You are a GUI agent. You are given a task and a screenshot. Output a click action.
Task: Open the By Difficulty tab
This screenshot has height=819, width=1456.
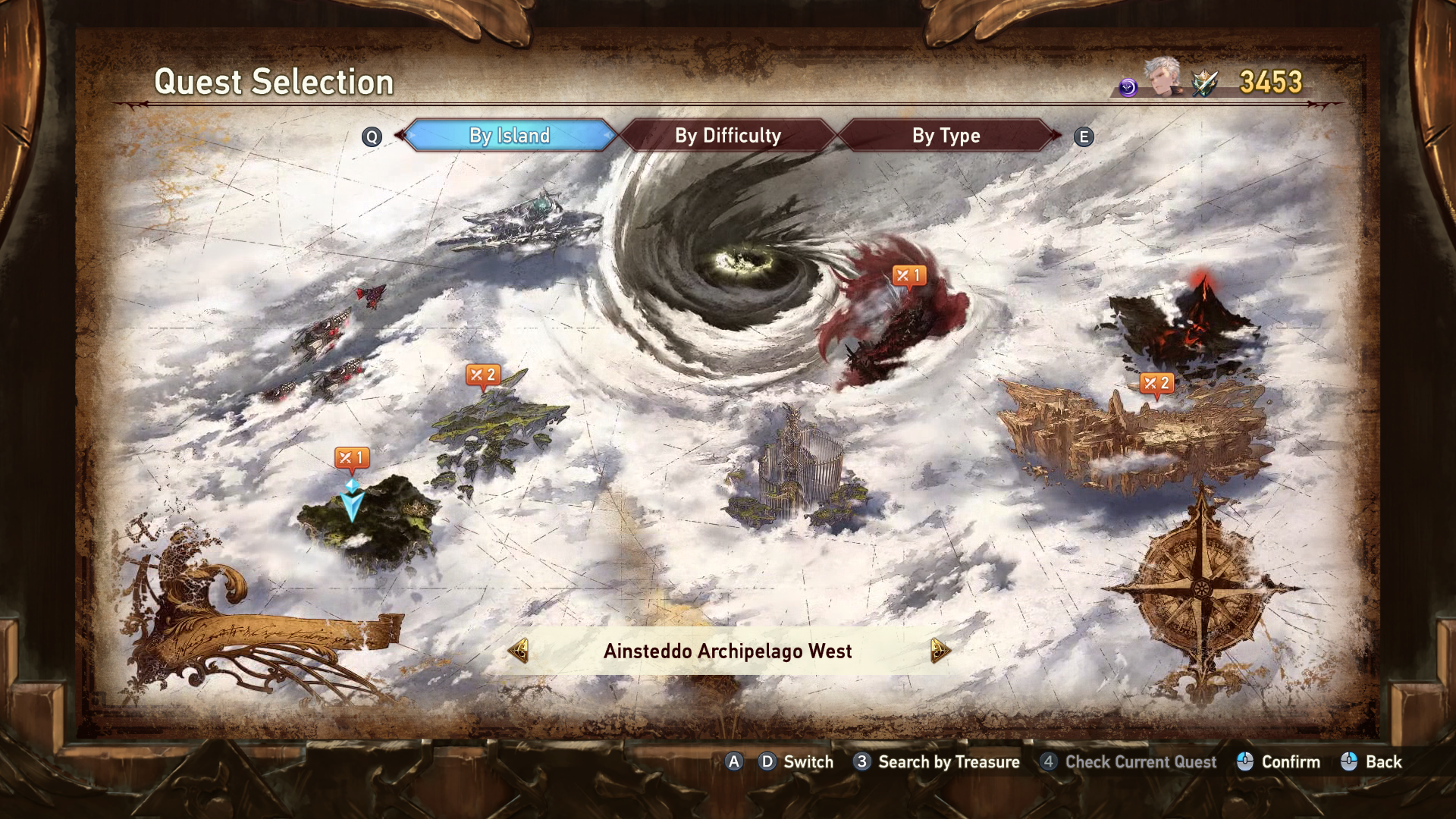pos(727,136)
